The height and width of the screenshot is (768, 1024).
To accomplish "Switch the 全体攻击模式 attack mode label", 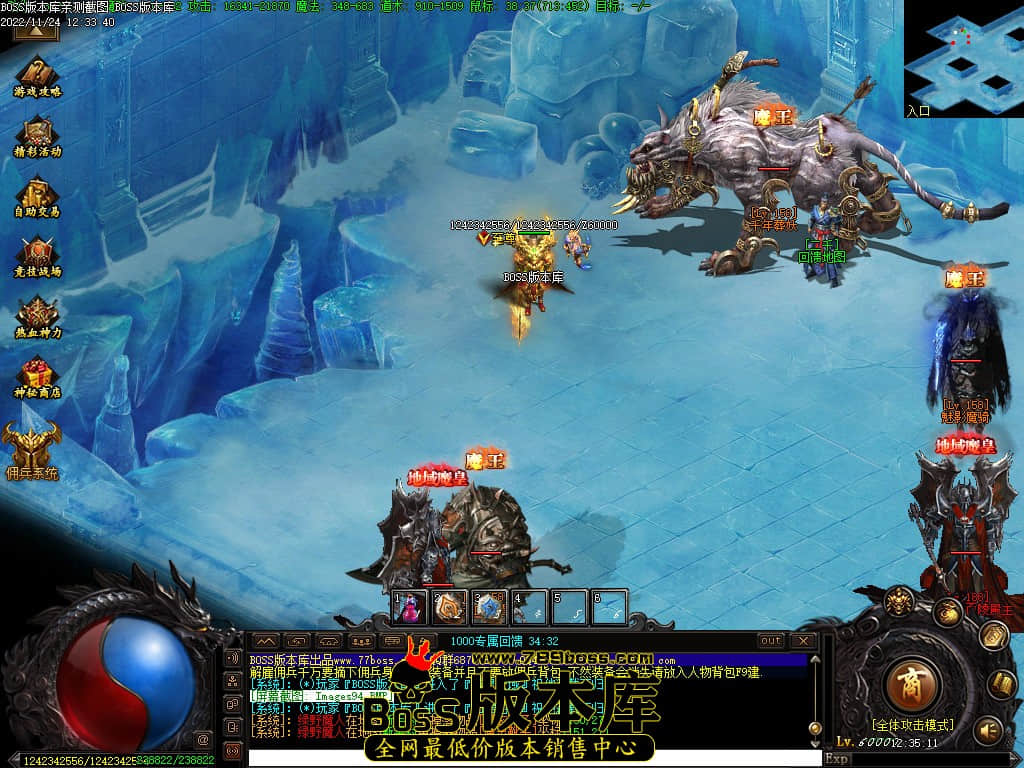I will pyautogui.click(x=912, y=725).
